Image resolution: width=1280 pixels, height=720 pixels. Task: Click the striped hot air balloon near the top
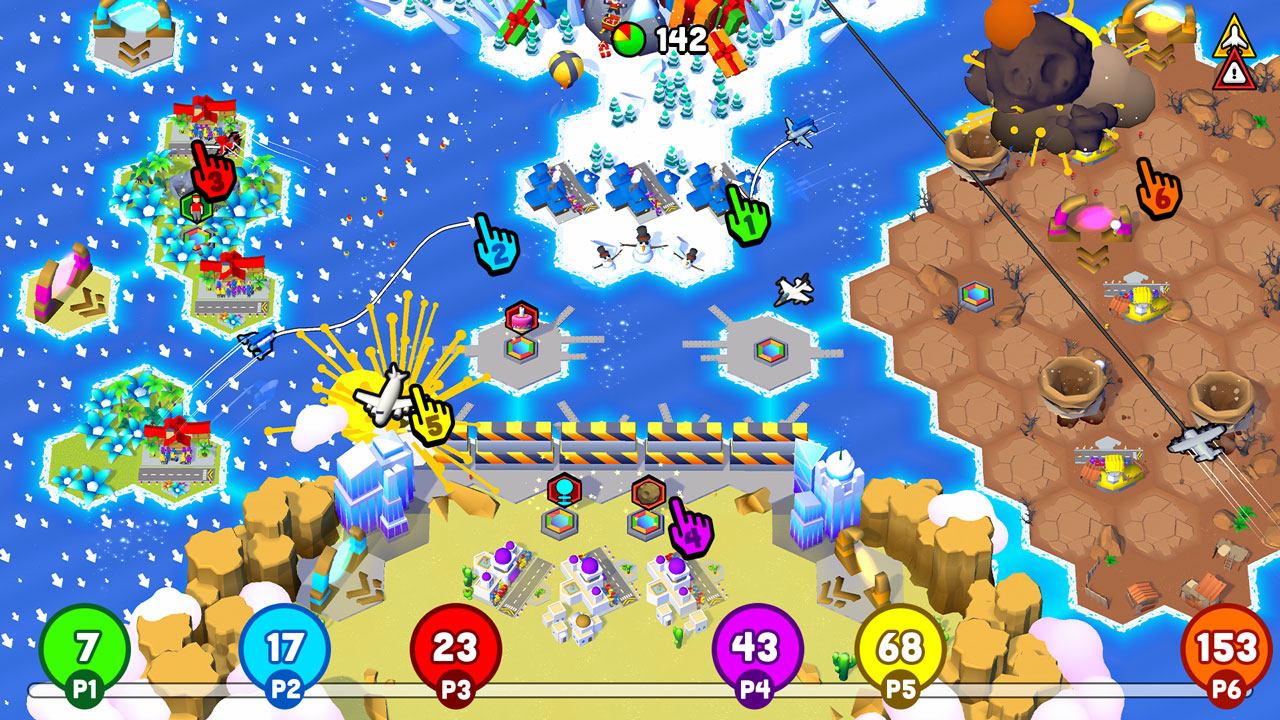565,69
